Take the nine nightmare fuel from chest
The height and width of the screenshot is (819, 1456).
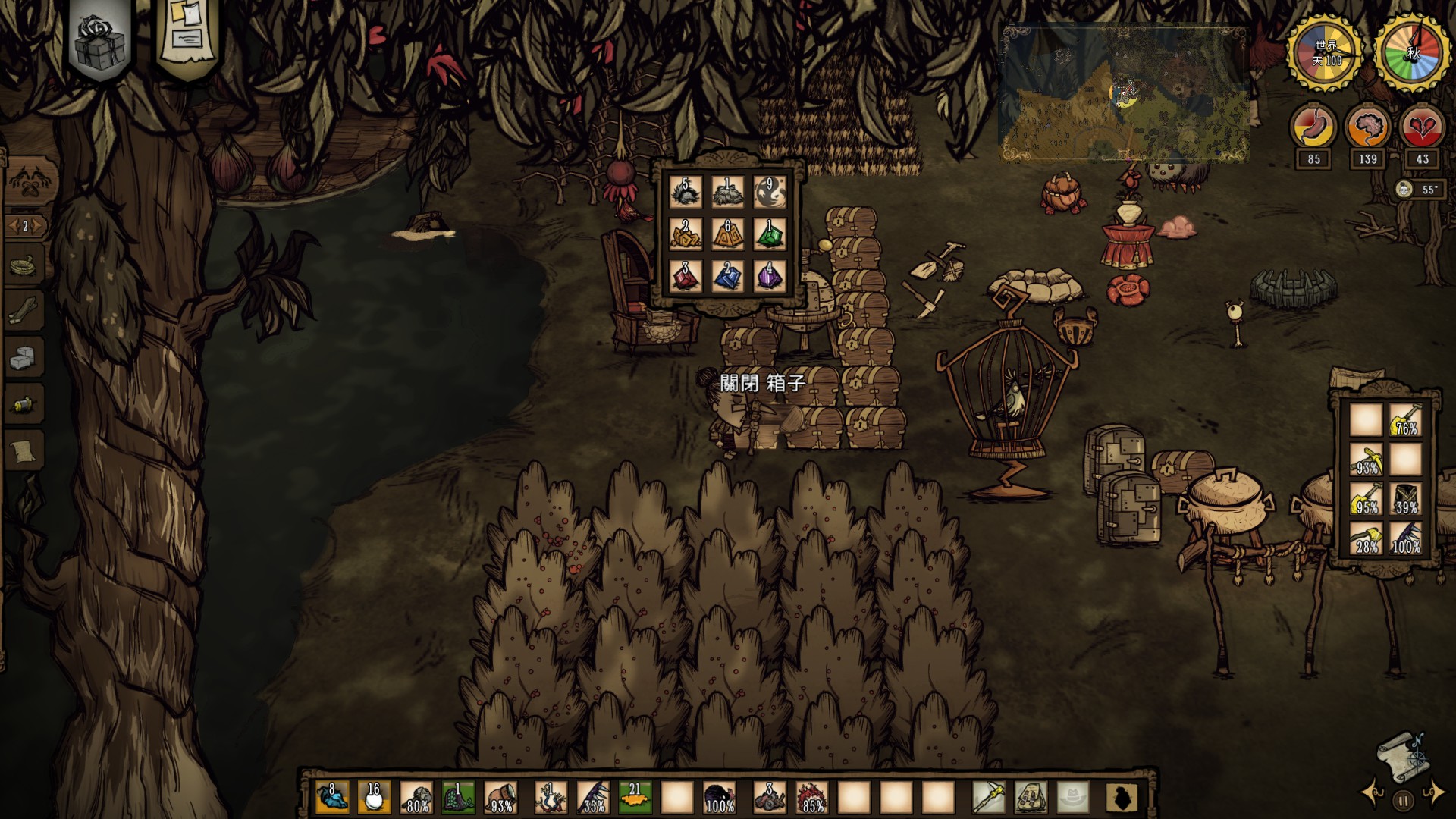(x=770, y=192)
